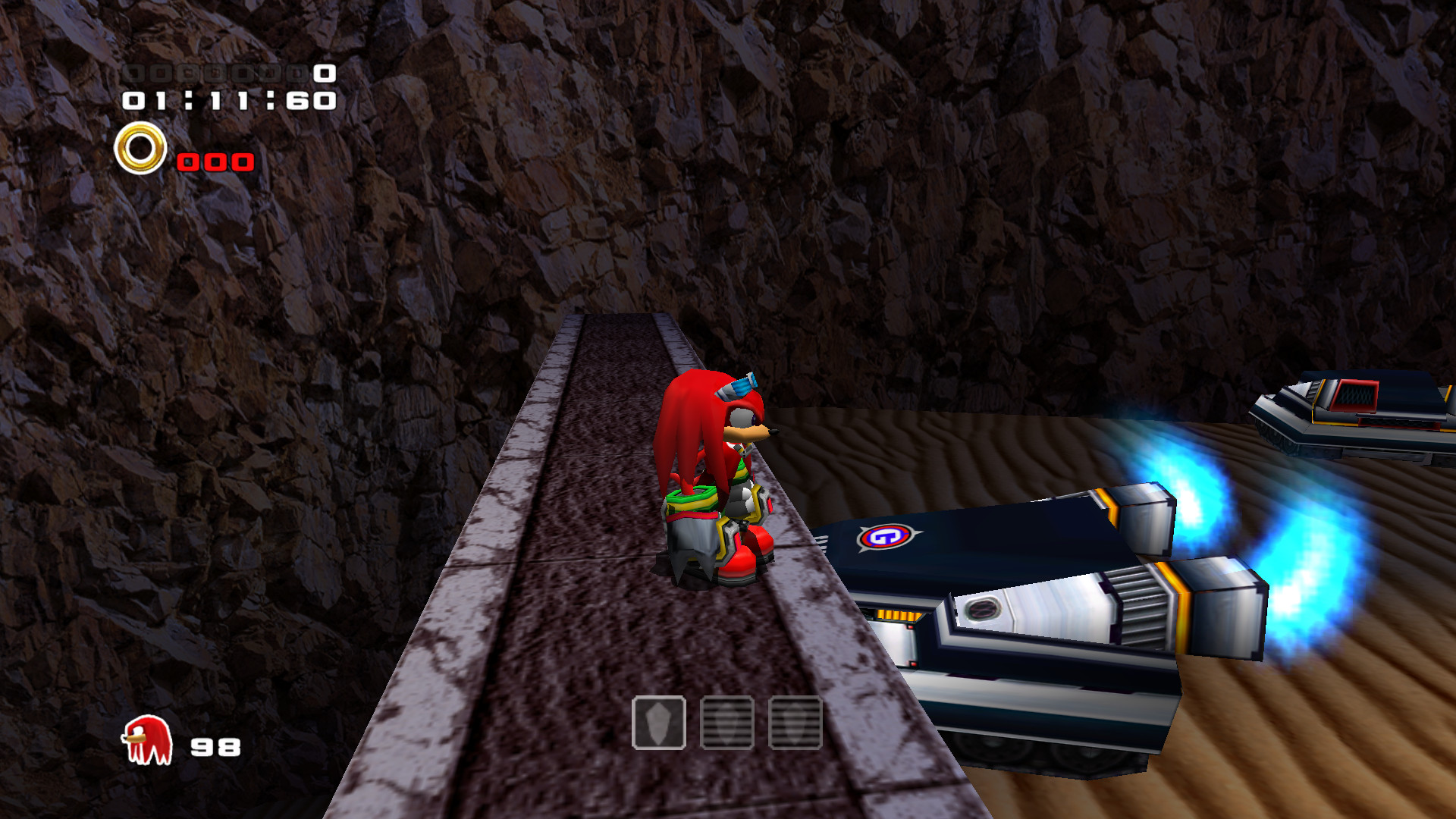This screenshot has width=1456, height=819.
Task: Open the life count display beside Knuckles icon
Action: pyautogui.click(x=215, y=747)
